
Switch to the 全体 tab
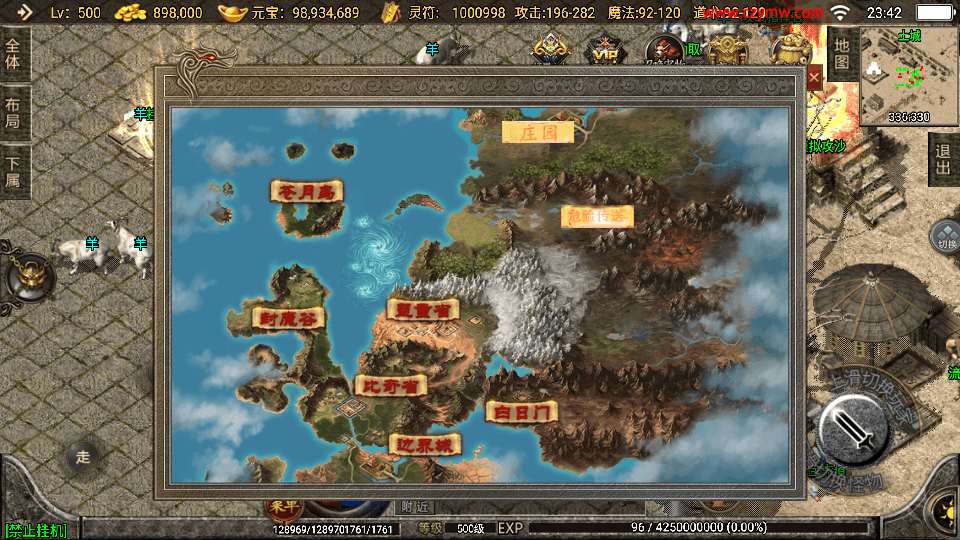(x=13, y=53)
